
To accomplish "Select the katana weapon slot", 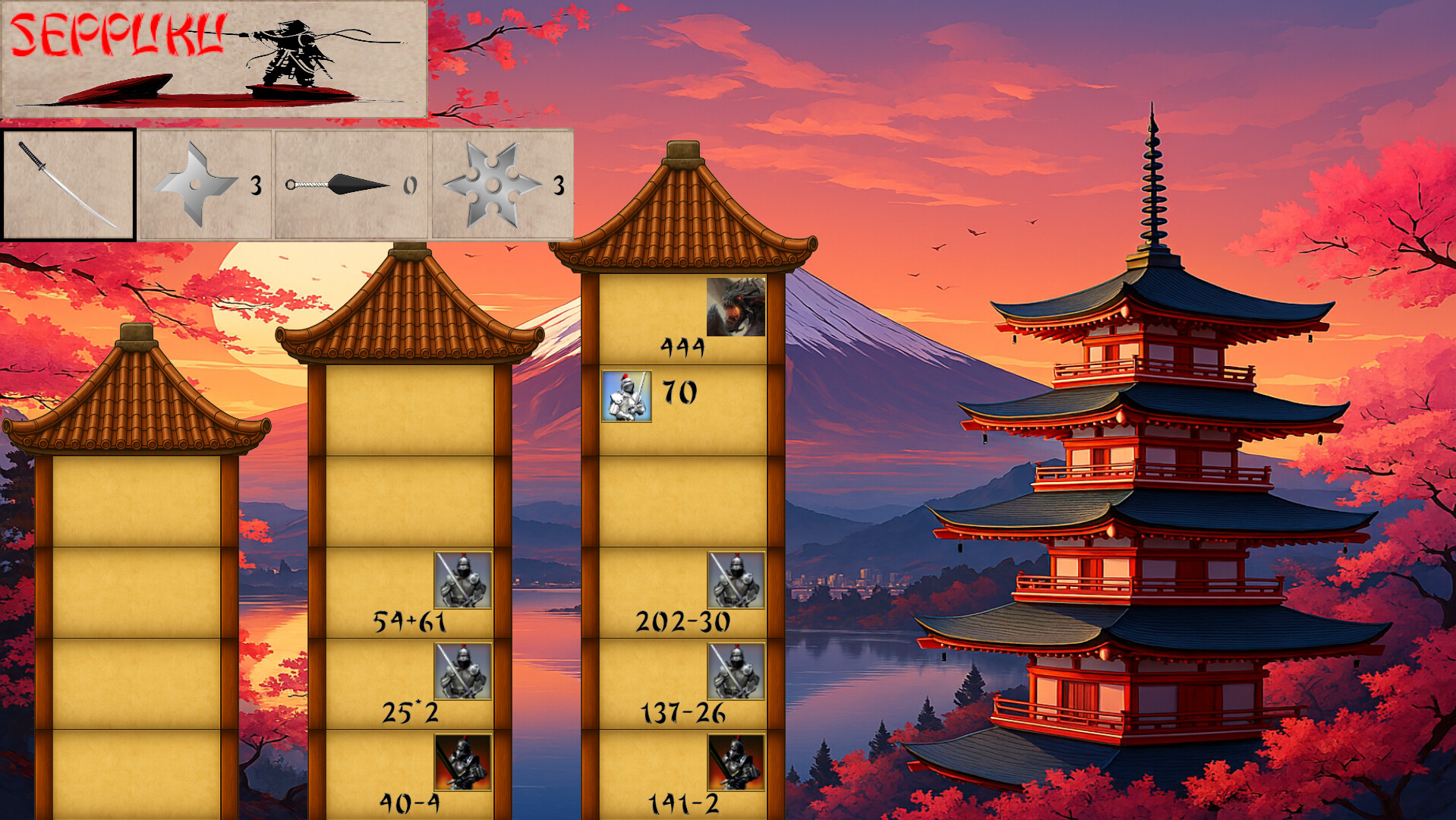I will [x=68, y=185].
